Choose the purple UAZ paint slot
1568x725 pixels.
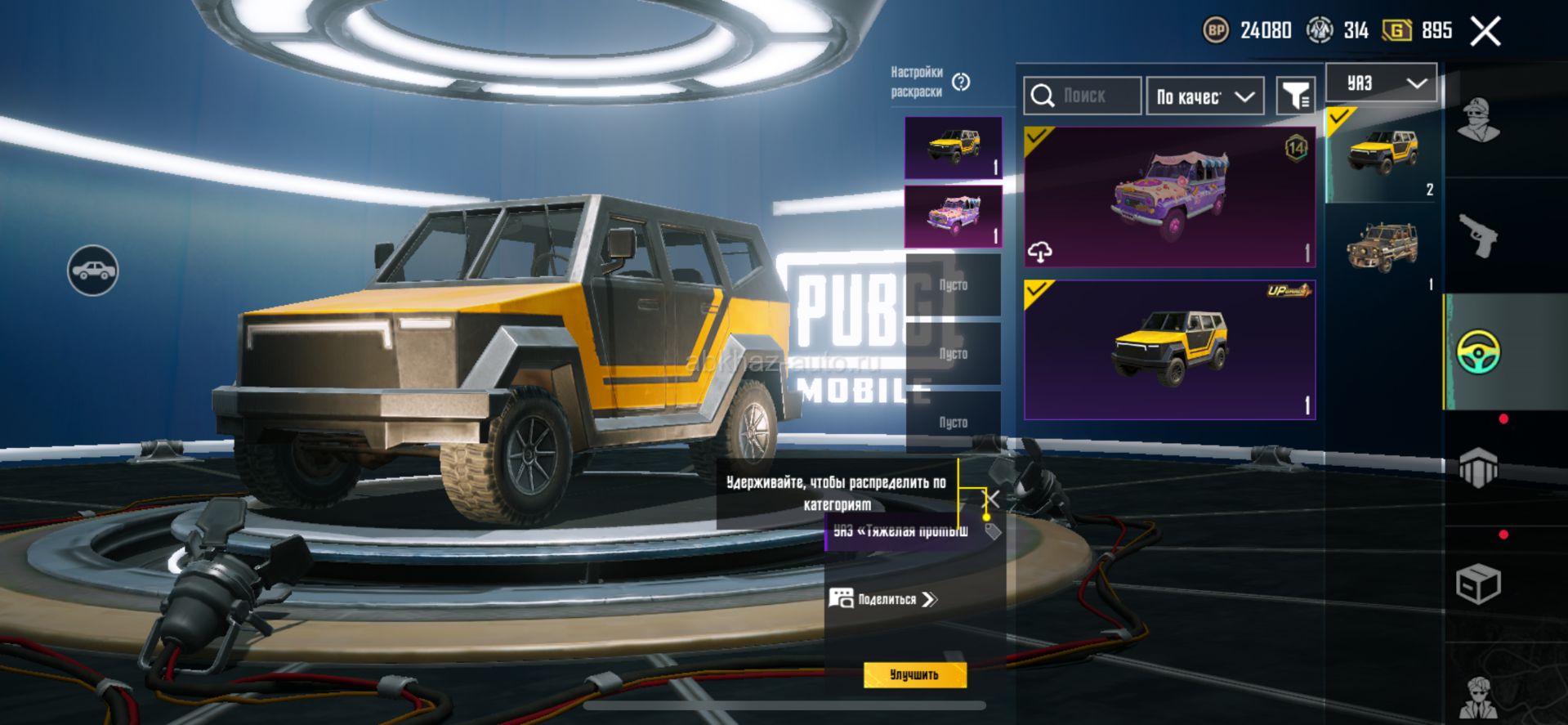pos(953,216)
